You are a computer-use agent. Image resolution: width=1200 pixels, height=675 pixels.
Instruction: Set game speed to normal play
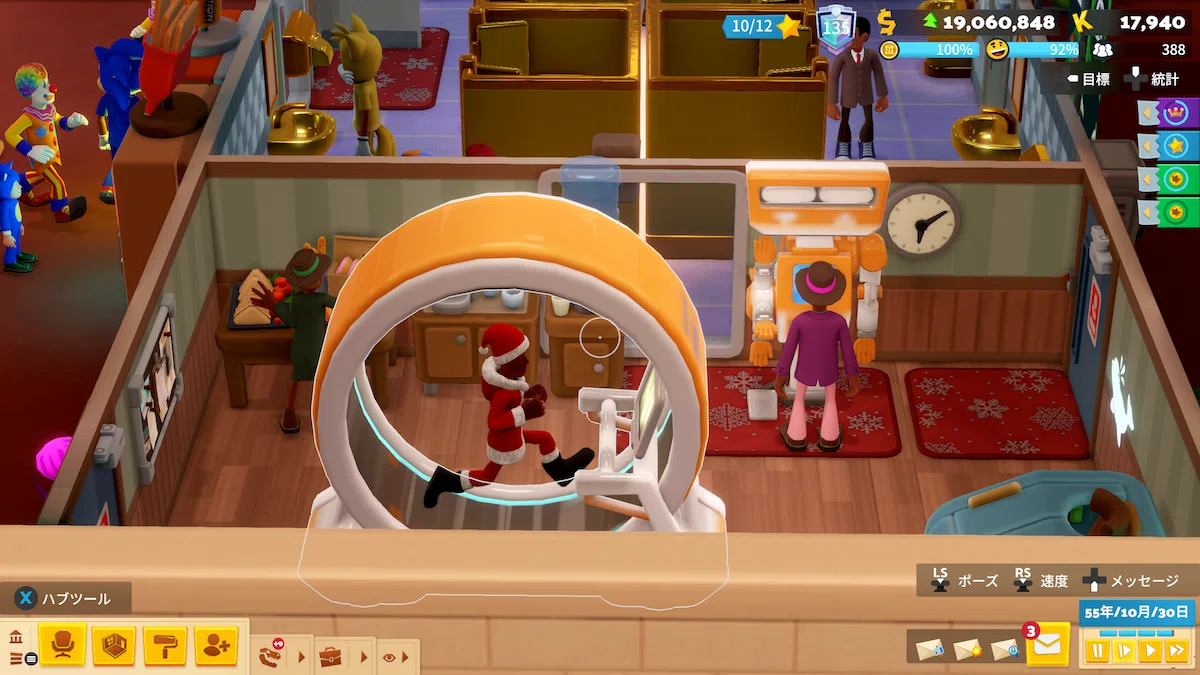click(1150, 651)
